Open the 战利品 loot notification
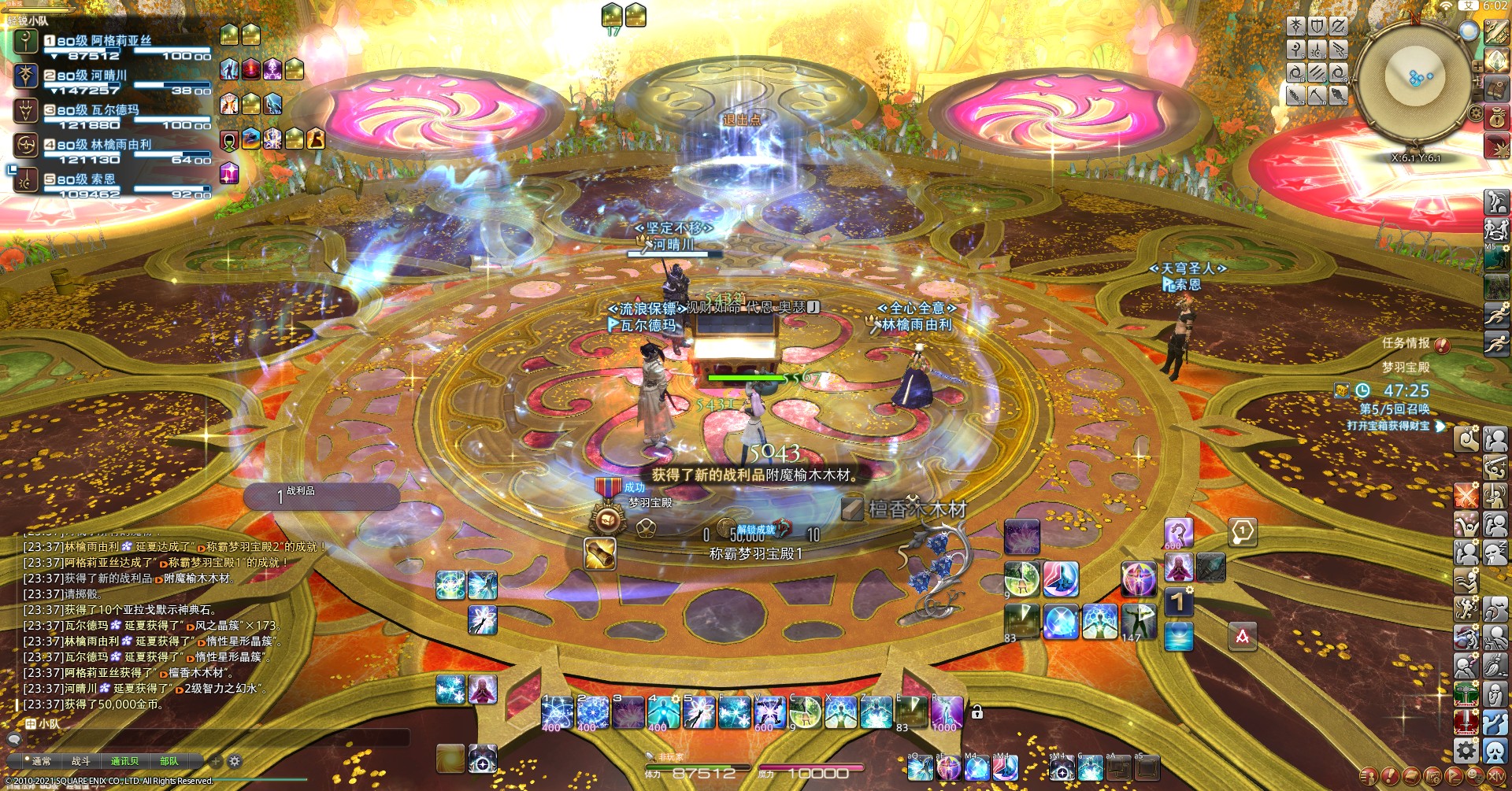 coord(321,496)
